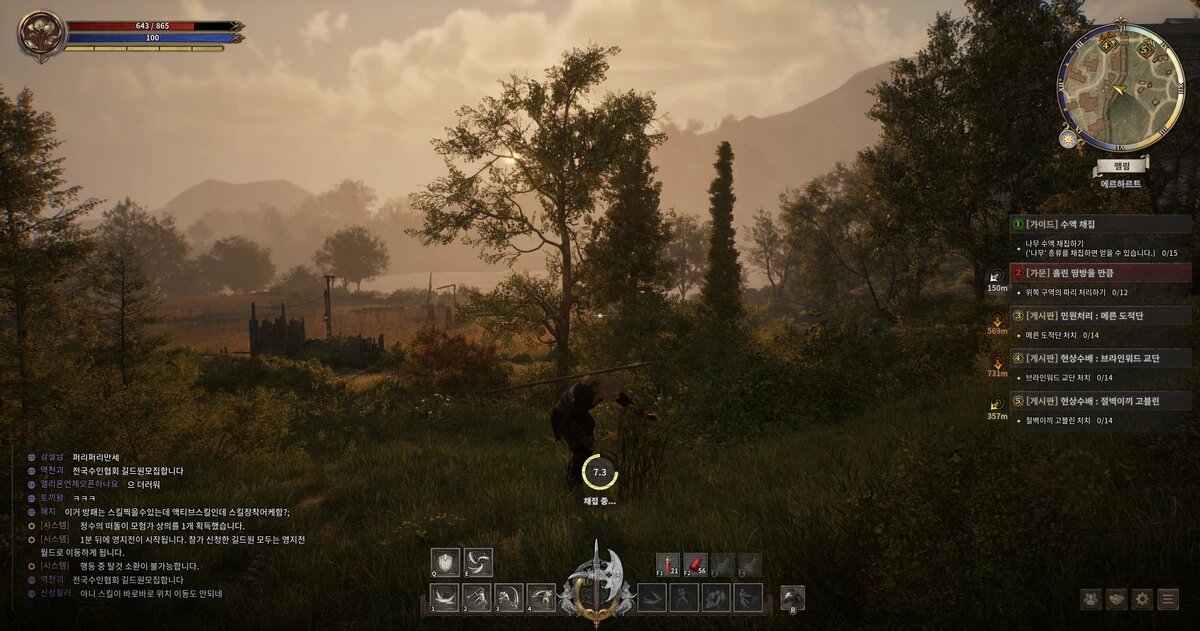
Task: Activate the shield skill on Q
Action: click(x=445, y=562)
